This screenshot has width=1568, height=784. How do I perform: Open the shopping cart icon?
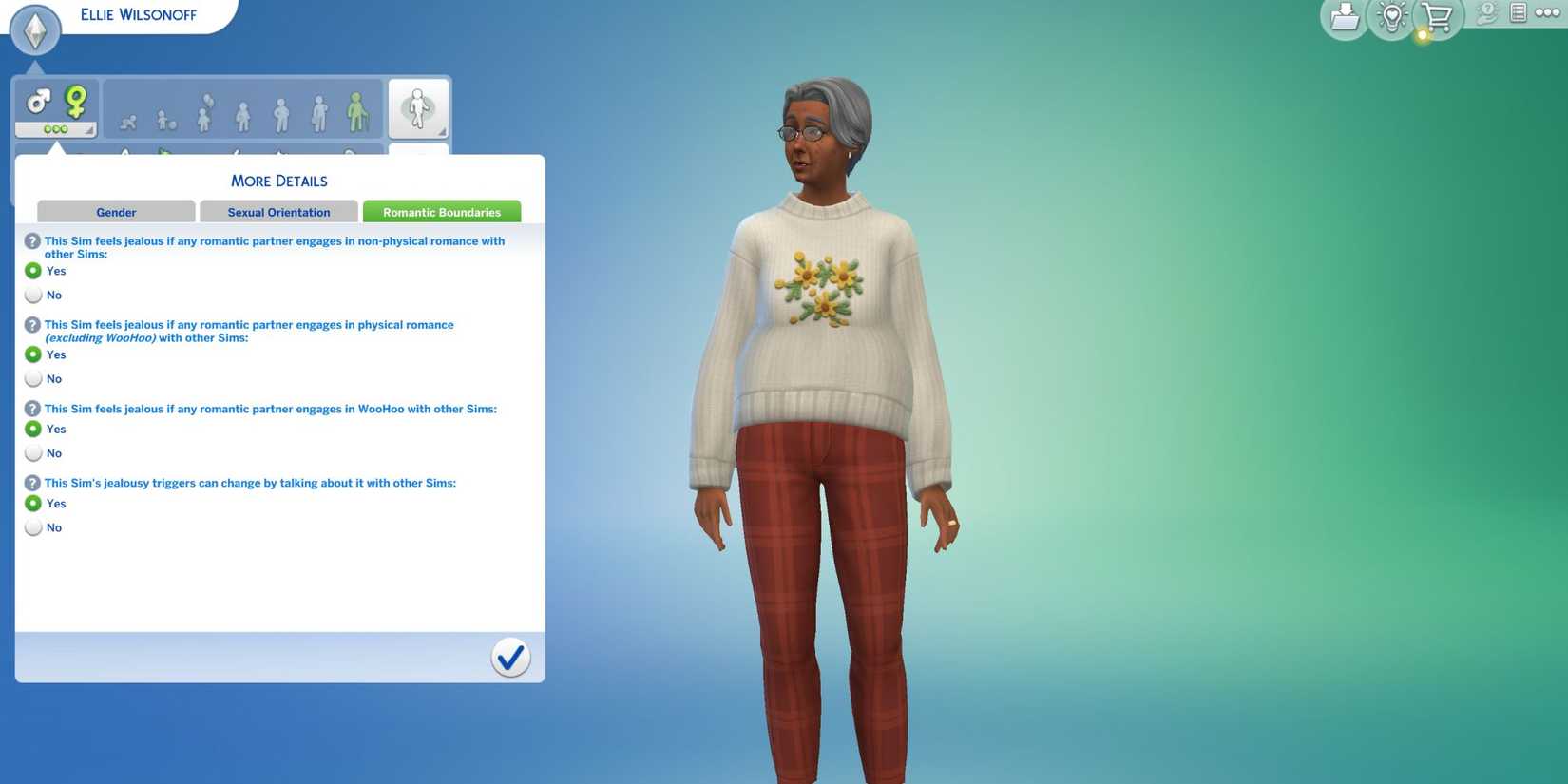tap(1437, 17)
